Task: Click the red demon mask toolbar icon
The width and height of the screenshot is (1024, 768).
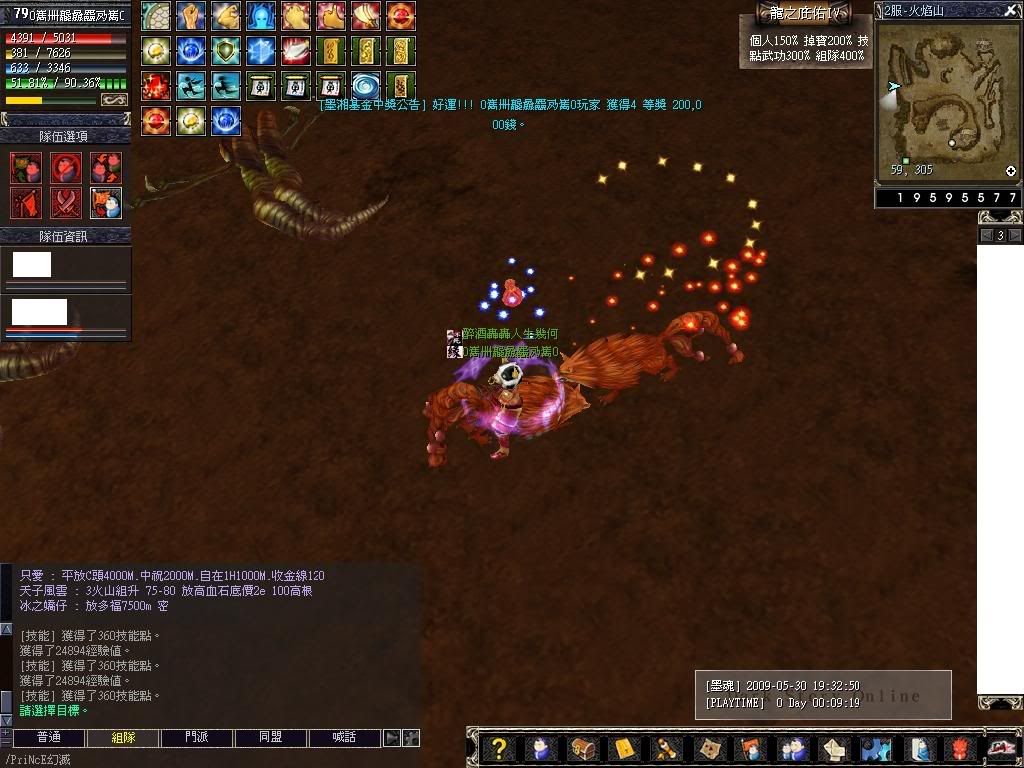Action: [x=959, y=748]
